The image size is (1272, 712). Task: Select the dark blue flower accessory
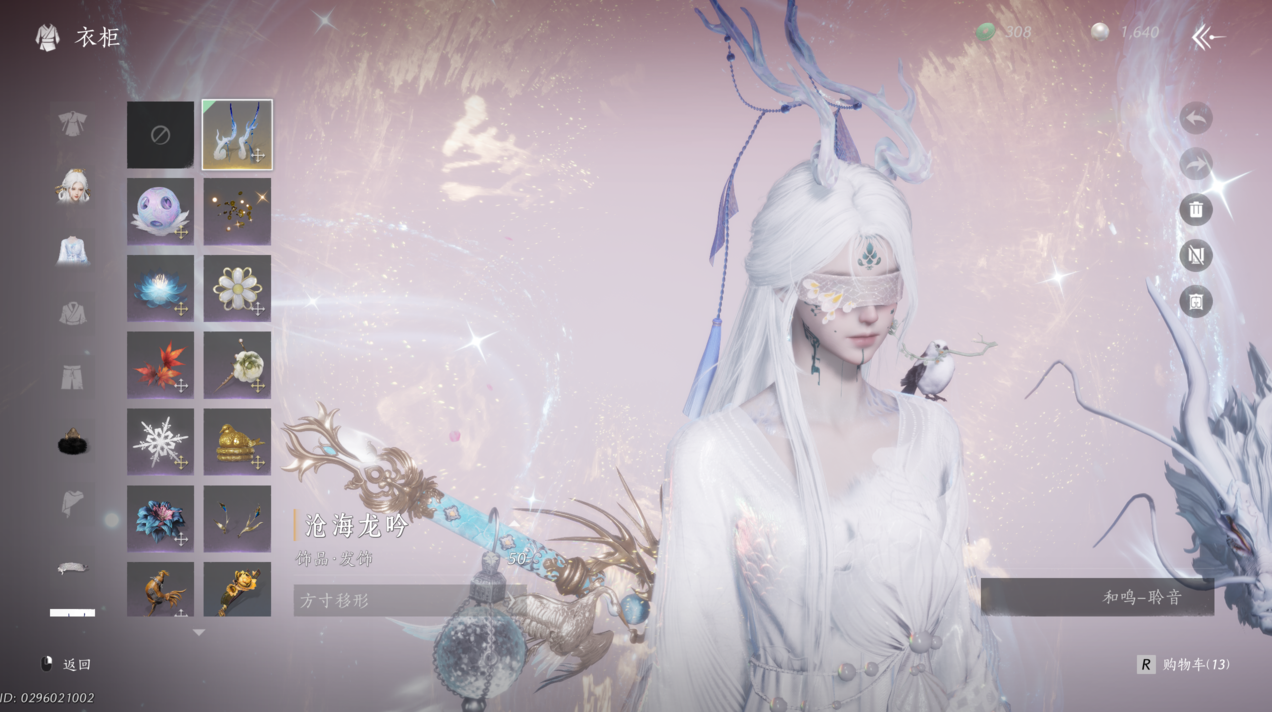(x=160, y=518)
